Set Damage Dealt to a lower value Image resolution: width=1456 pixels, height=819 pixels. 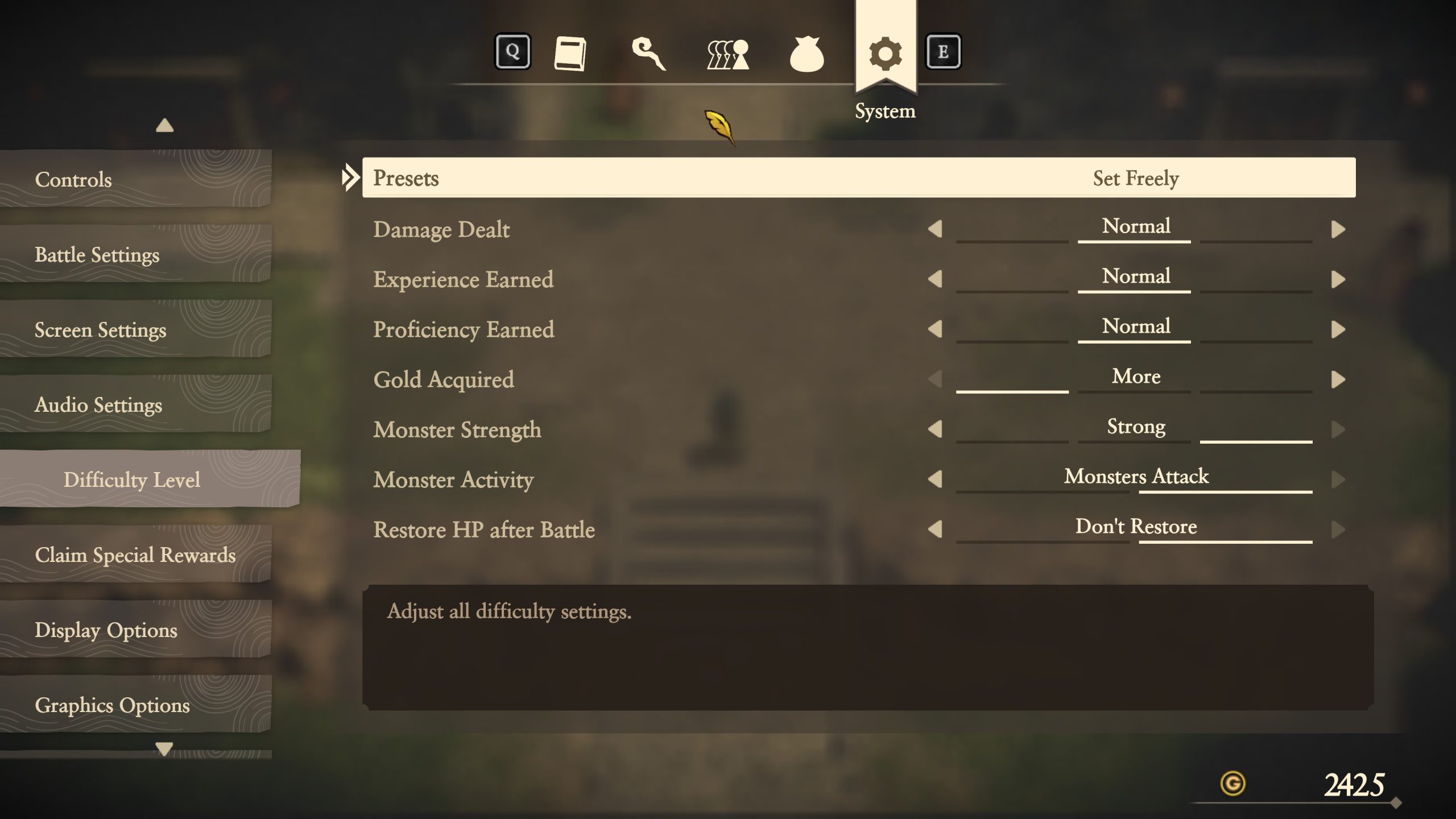coord(935,230)
